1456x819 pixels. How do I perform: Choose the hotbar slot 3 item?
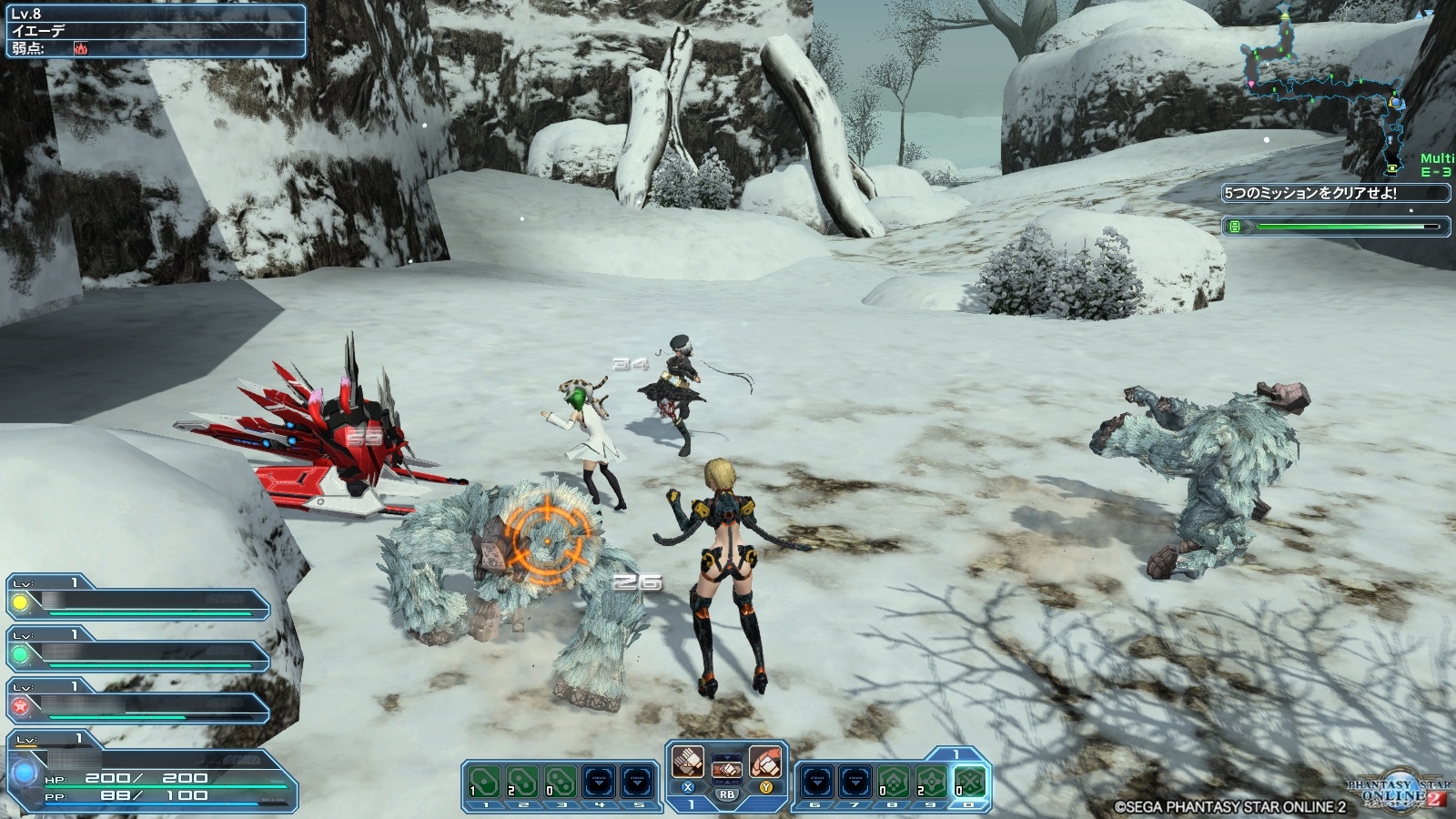tap(561, 782)
